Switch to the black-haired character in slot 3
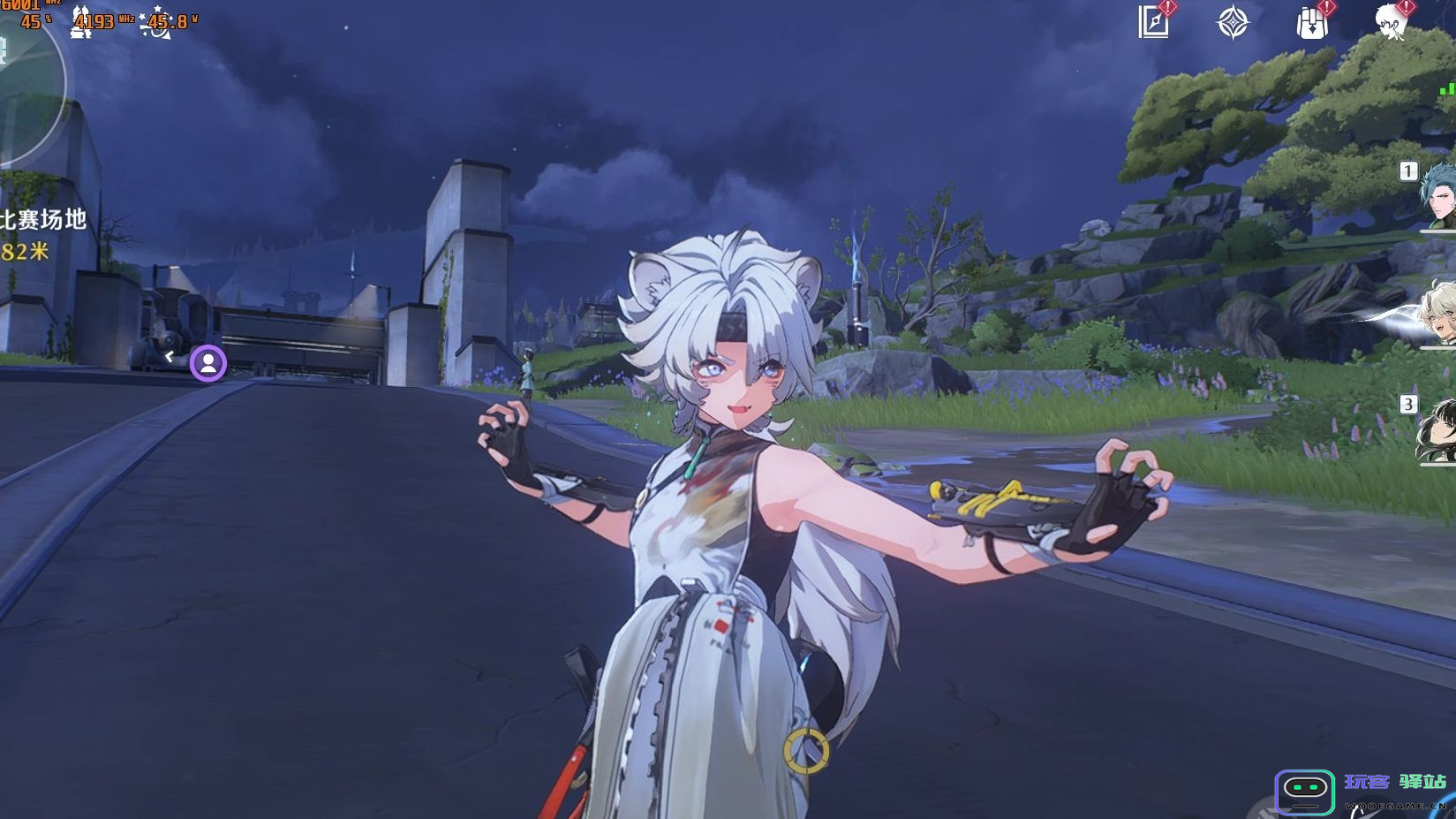Viewport: 1456px width, 819px height. point(1437,431)
